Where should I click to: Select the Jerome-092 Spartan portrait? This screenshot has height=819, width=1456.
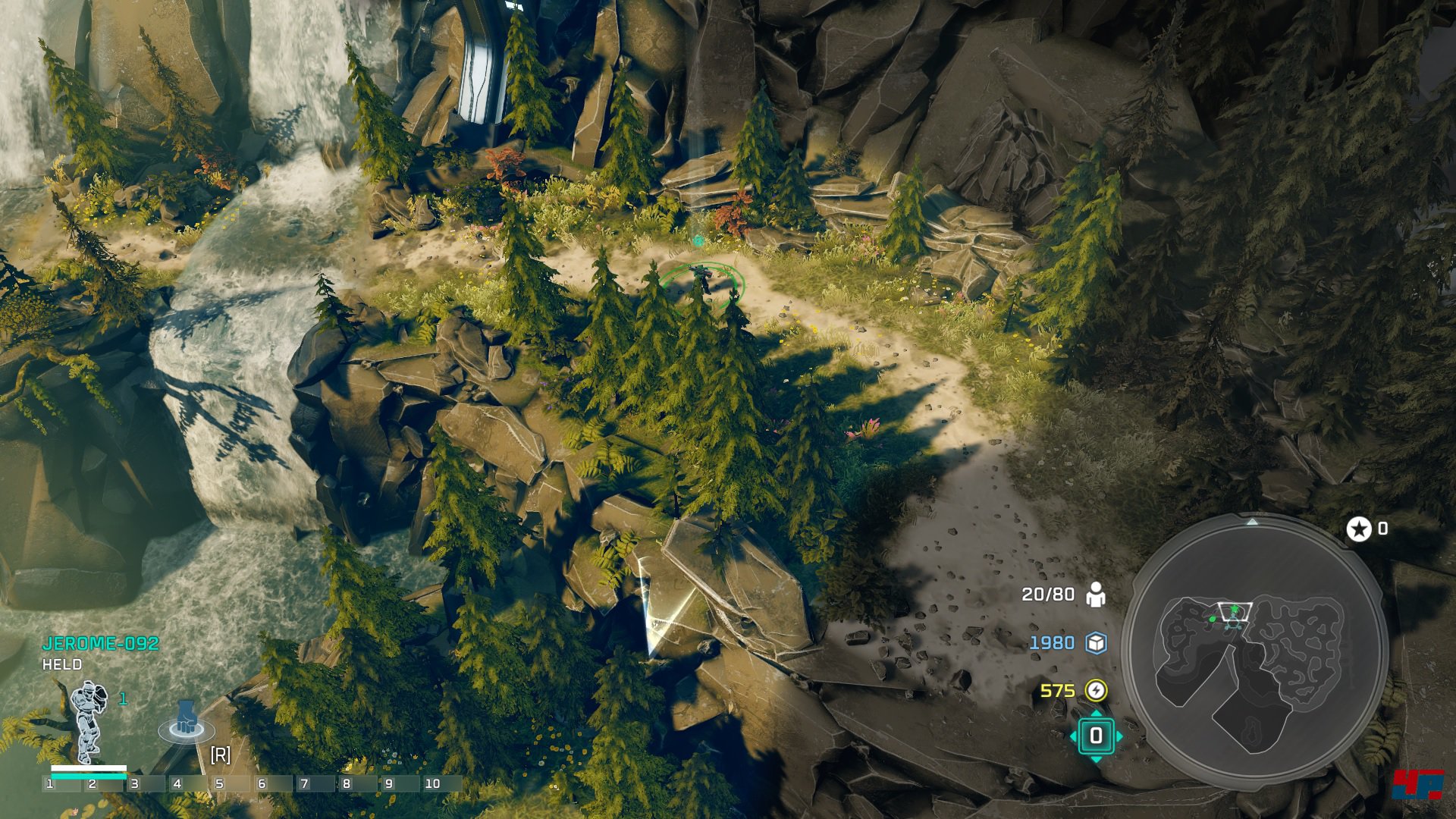(x=88, y=720)
